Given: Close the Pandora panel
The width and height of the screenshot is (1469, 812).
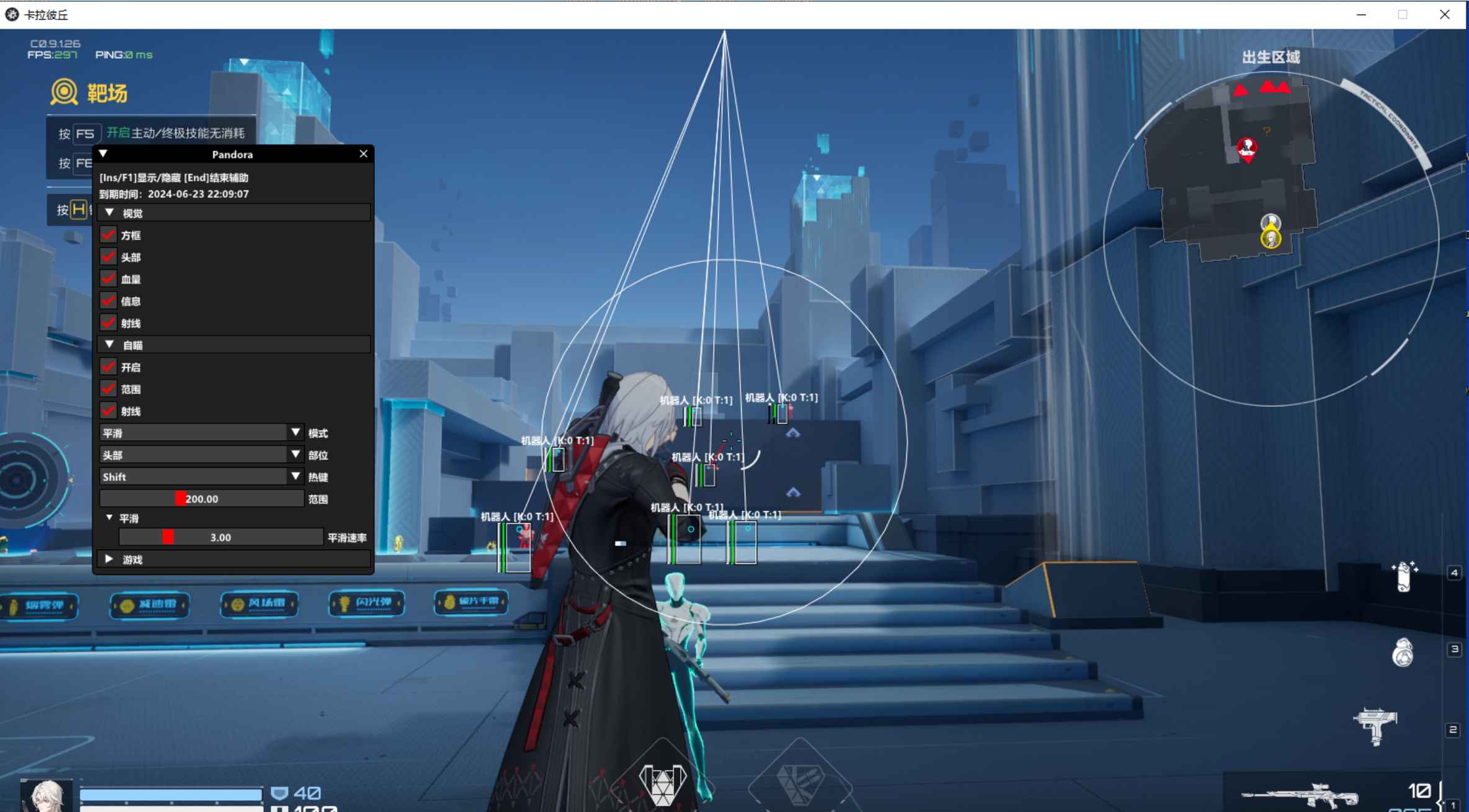Looking at the screenshot, I should click(x=364, y=154).
